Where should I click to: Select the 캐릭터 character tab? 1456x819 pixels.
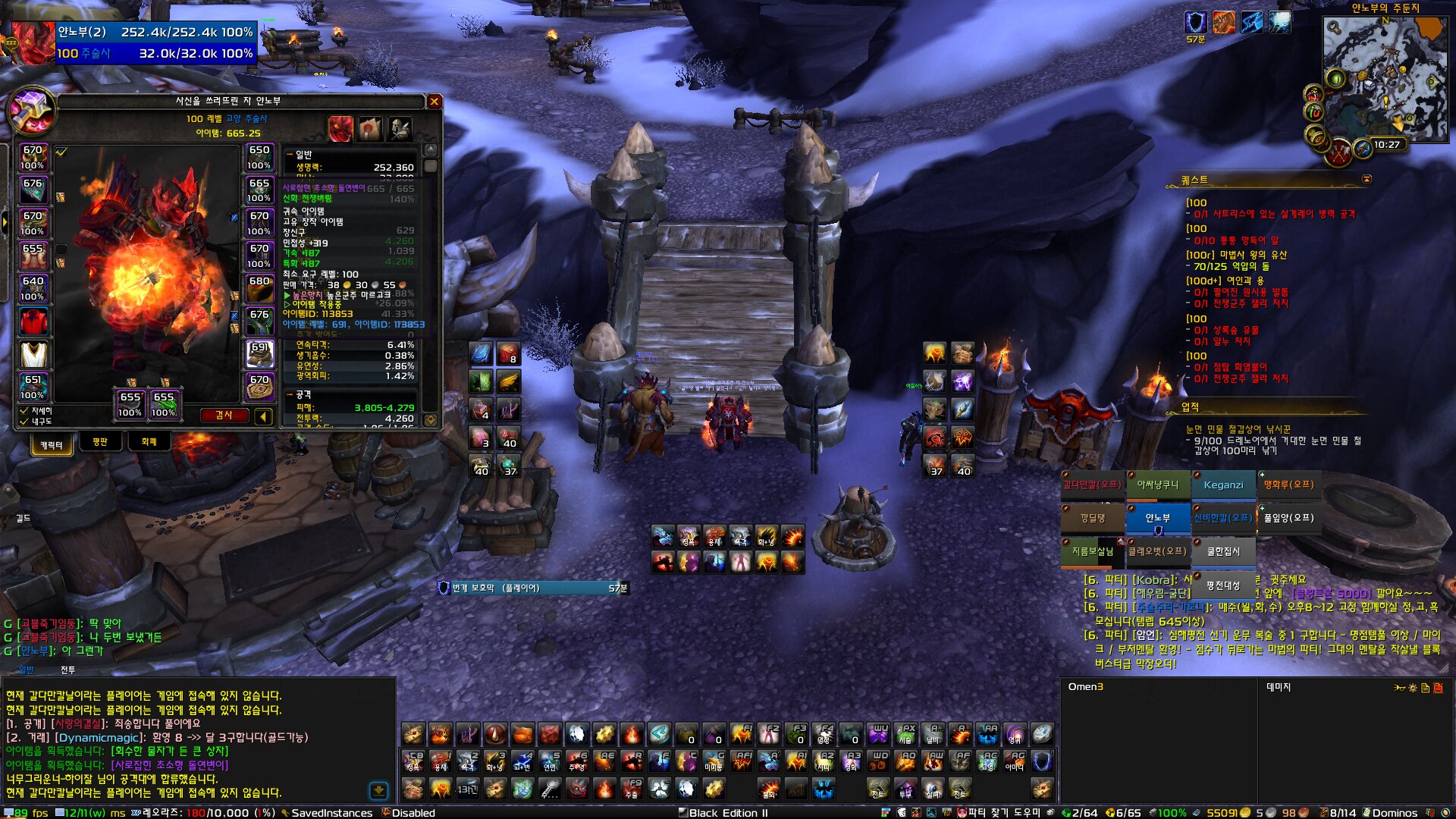coord(52,444)
